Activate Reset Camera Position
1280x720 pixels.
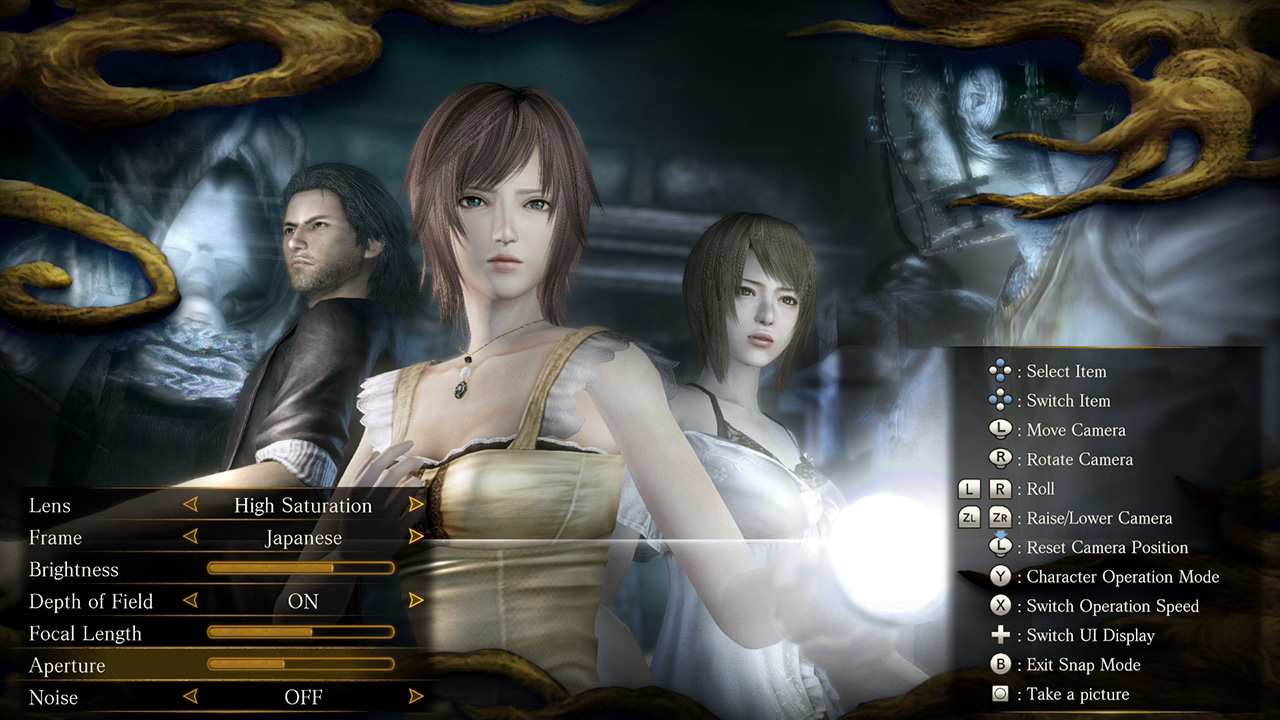(1001, 547)
